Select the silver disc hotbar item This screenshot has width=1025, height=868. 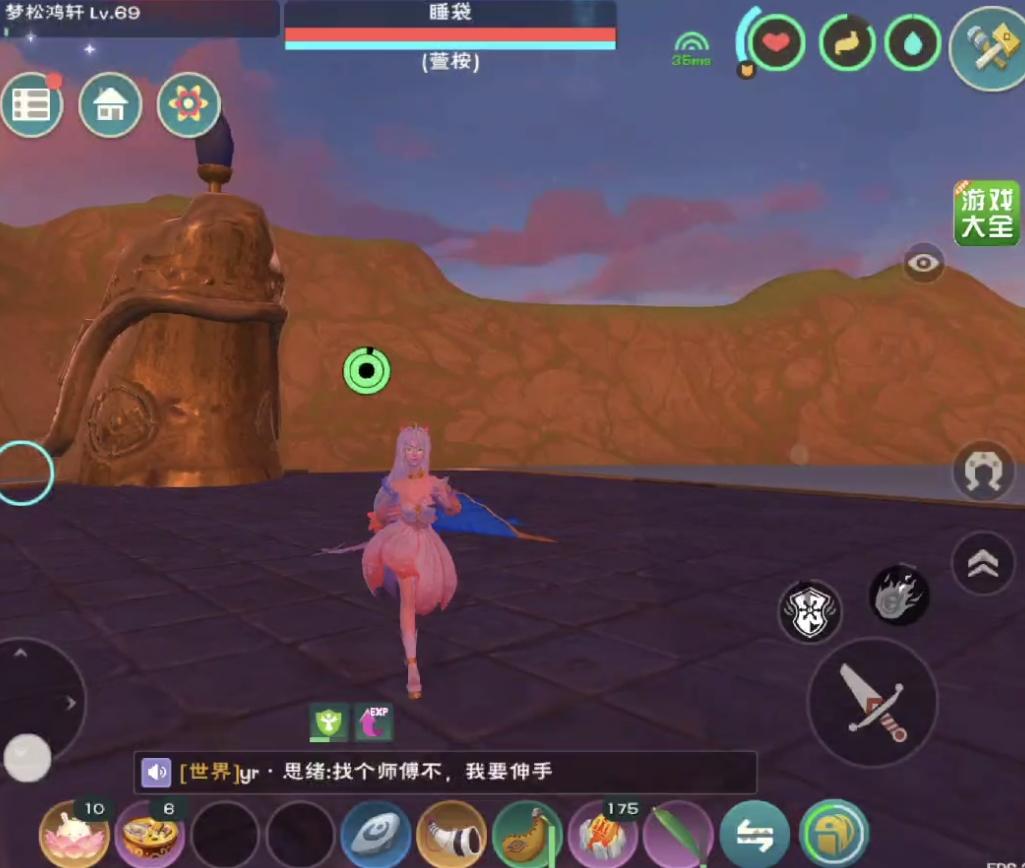coord(376,835)
